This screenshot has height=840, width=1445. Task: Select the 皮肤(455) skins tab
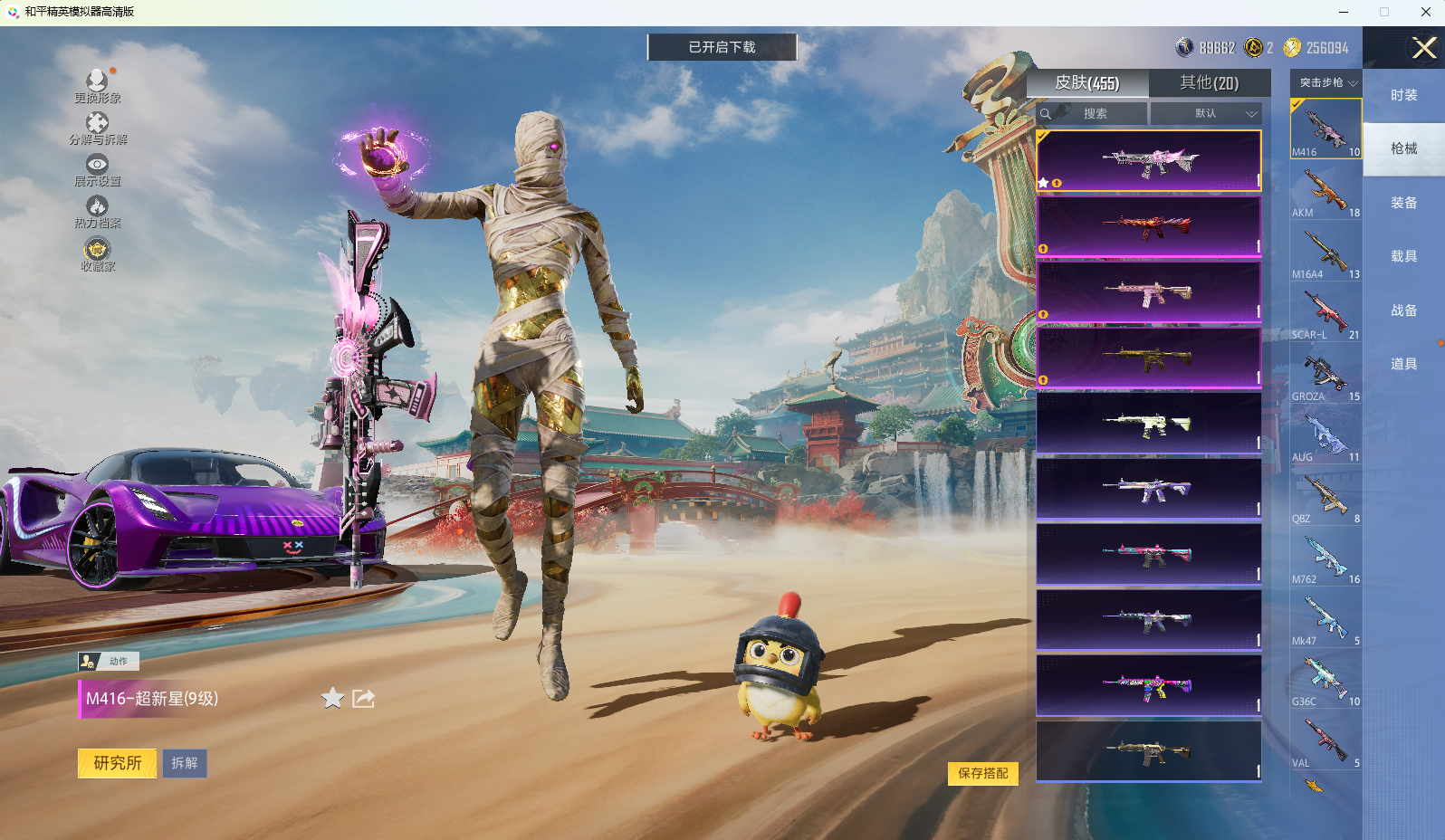coord(1087,83)
